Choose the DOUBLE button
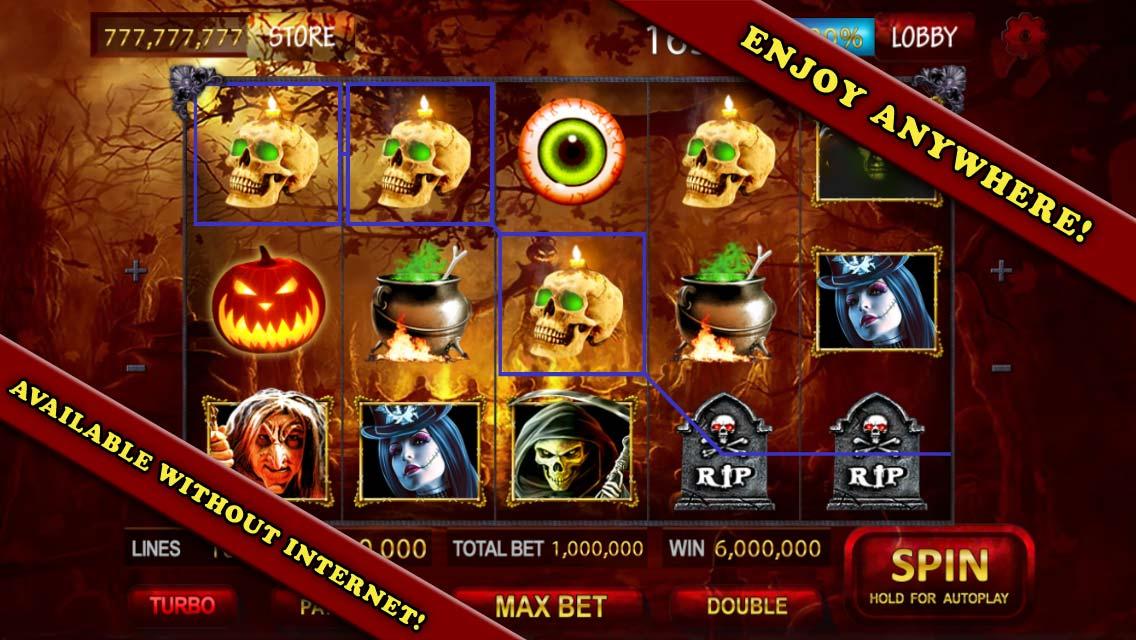Screen dimensions: 1136x640 click(x=746, y=605)
